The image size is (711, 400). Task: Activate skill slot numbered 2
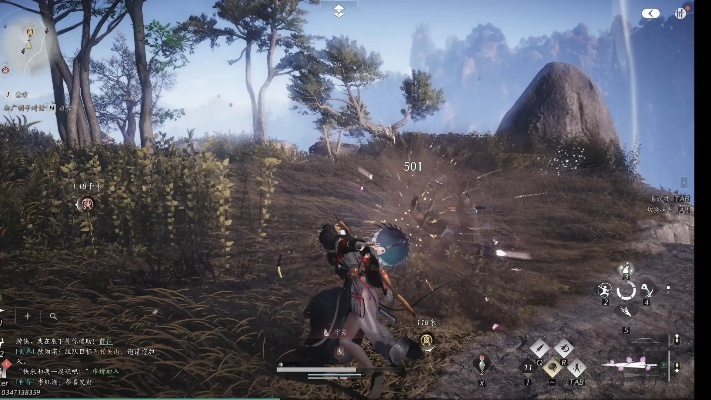point(605,290)
